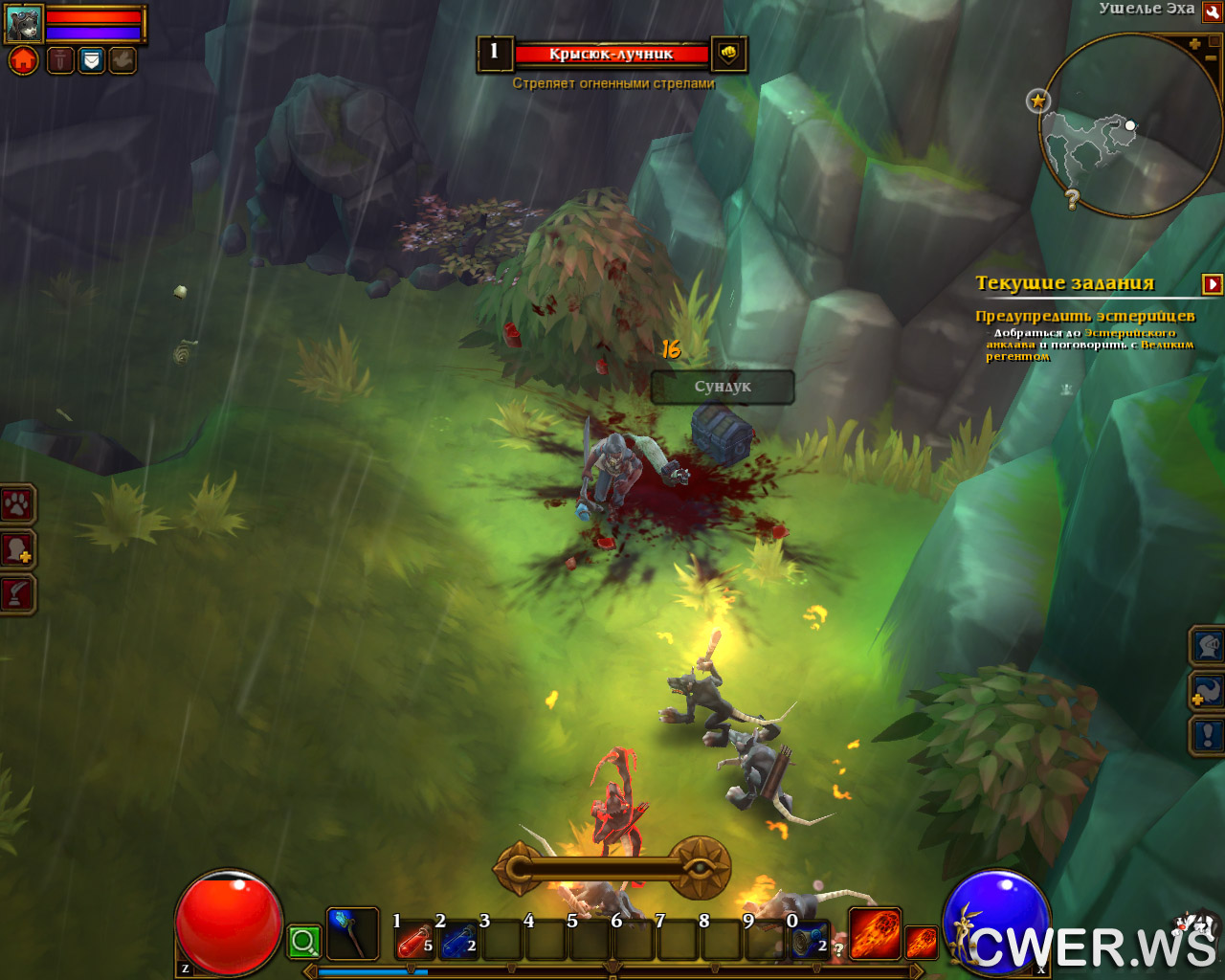Open the quill journal panel icon
This screenshot has width=1225, height=980.
[x=17, y=594]
